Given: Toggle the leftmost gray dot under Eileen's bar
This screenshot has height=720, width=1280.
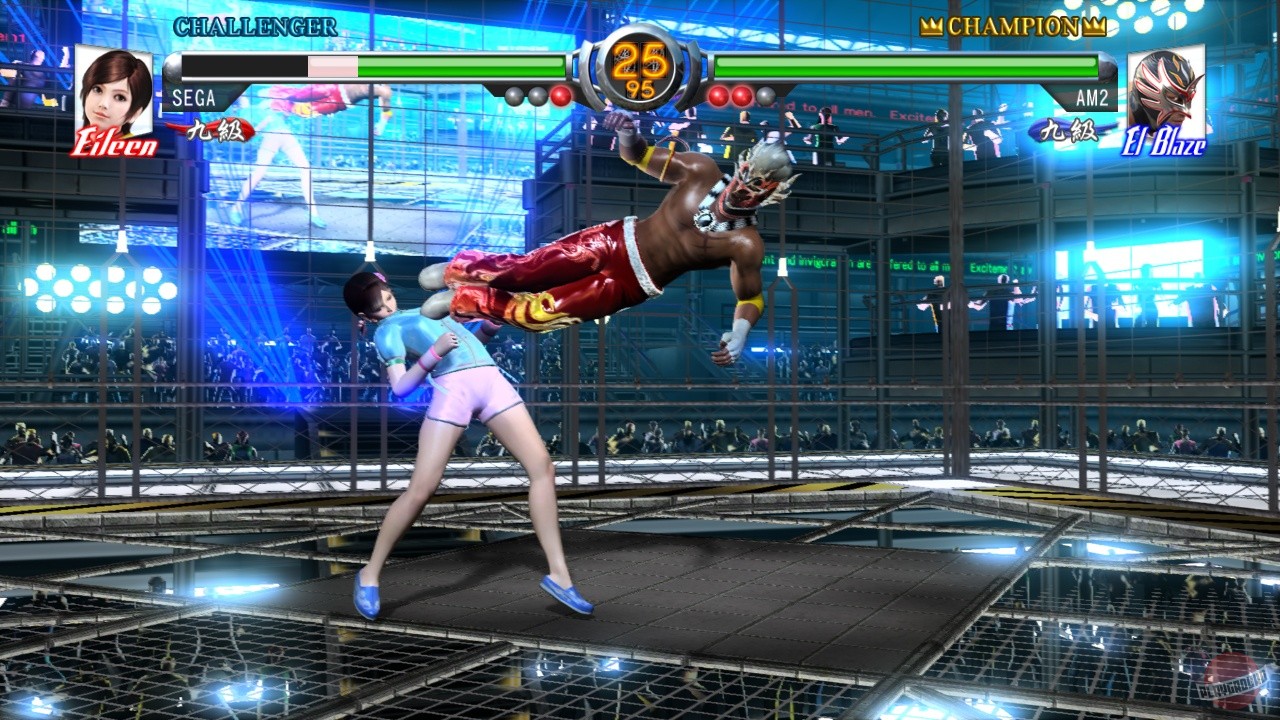Looking at the screenshot, I should 514,95.
